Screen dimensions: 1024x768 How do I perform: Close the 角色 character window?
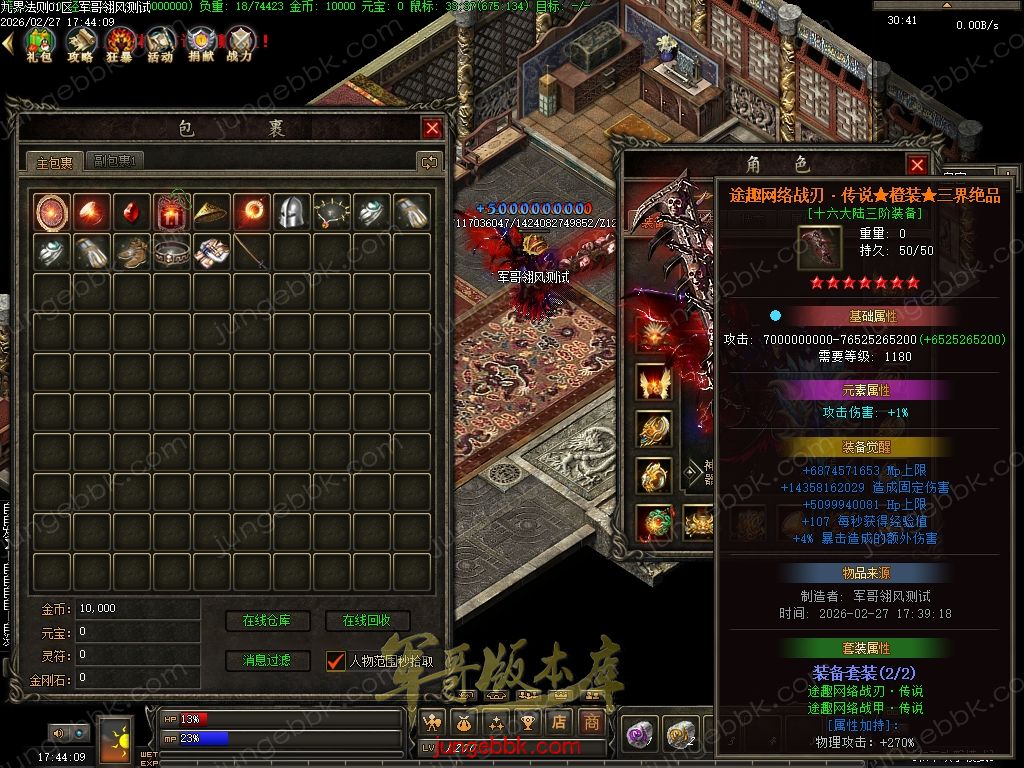tap(917, 165)
